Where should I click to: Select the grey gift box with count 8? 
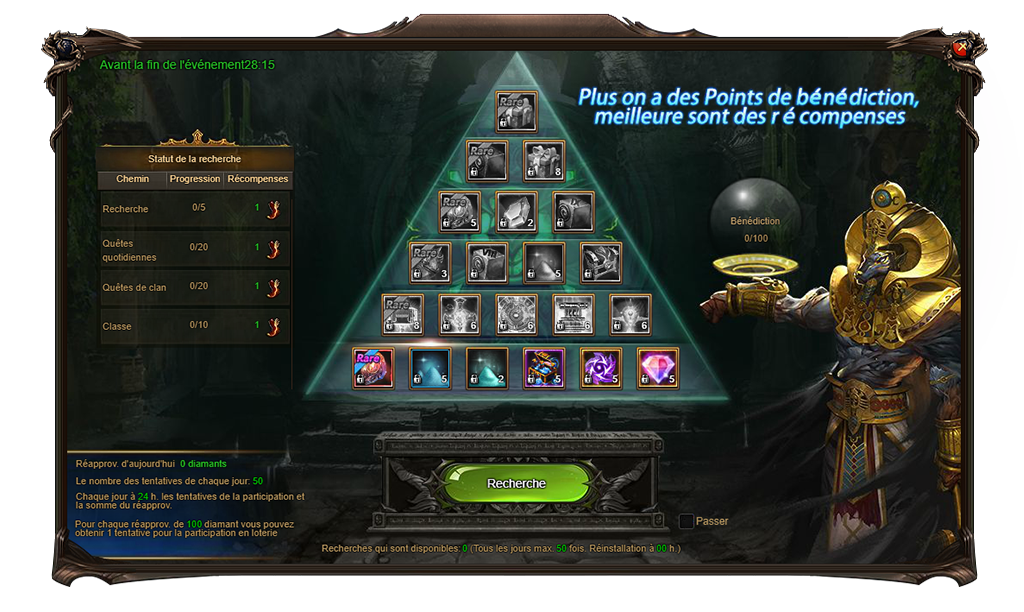coord(544,161)
